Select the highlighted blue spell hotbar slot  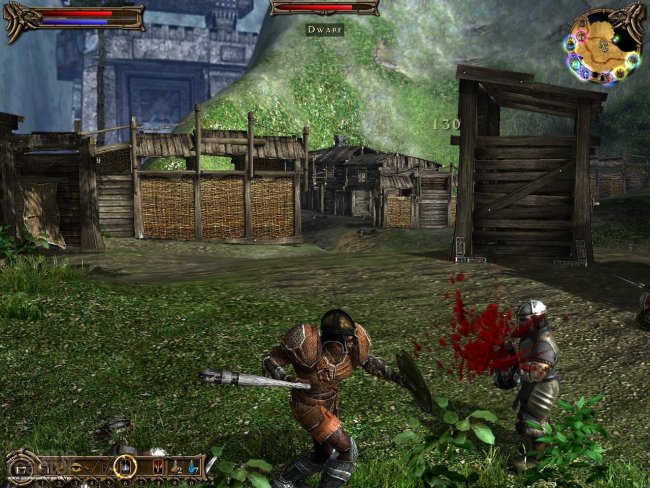pos(125,466)
